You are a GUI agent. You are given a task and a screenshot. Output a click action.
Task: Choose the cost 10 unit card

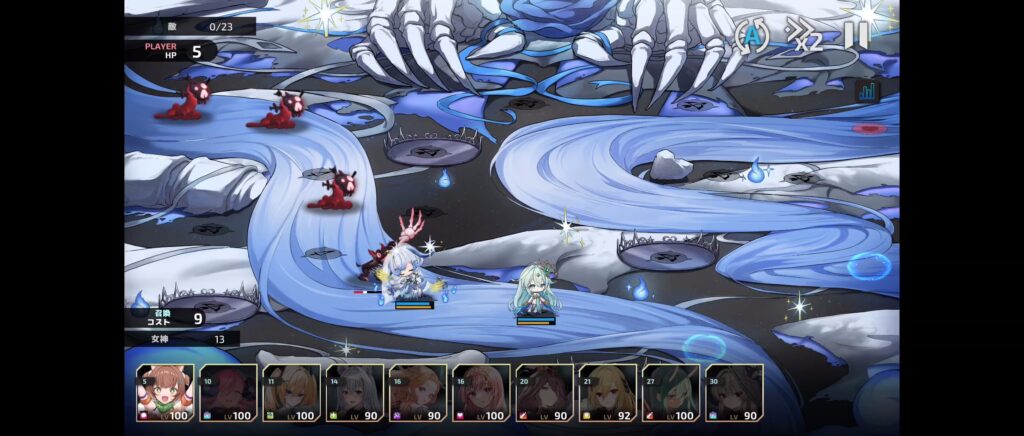[228, 393]
